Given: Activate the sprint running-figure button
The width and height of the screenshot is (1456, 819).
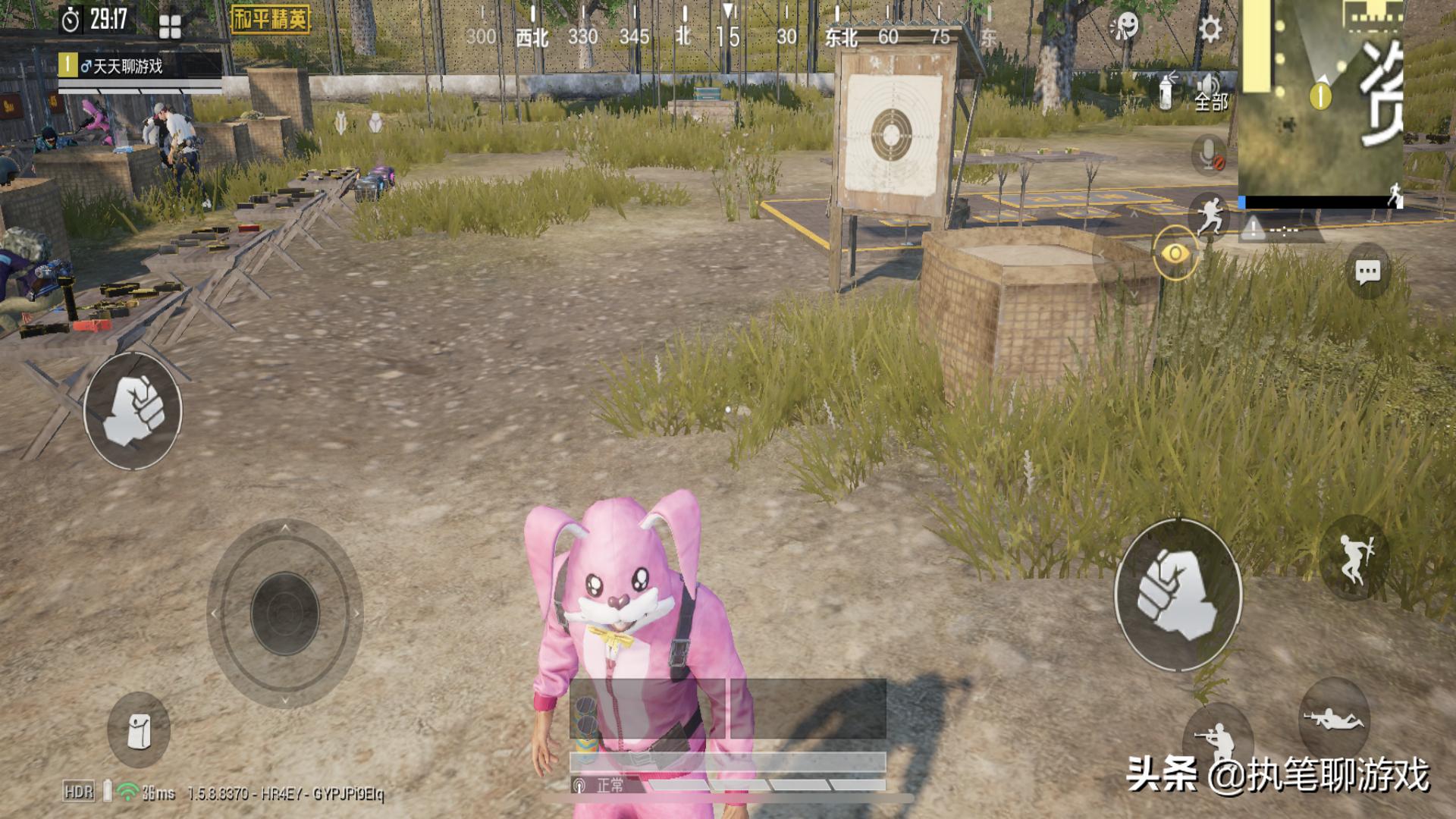Looking at the screenshot, I should pyautogui.click(x=1209, y=213).
